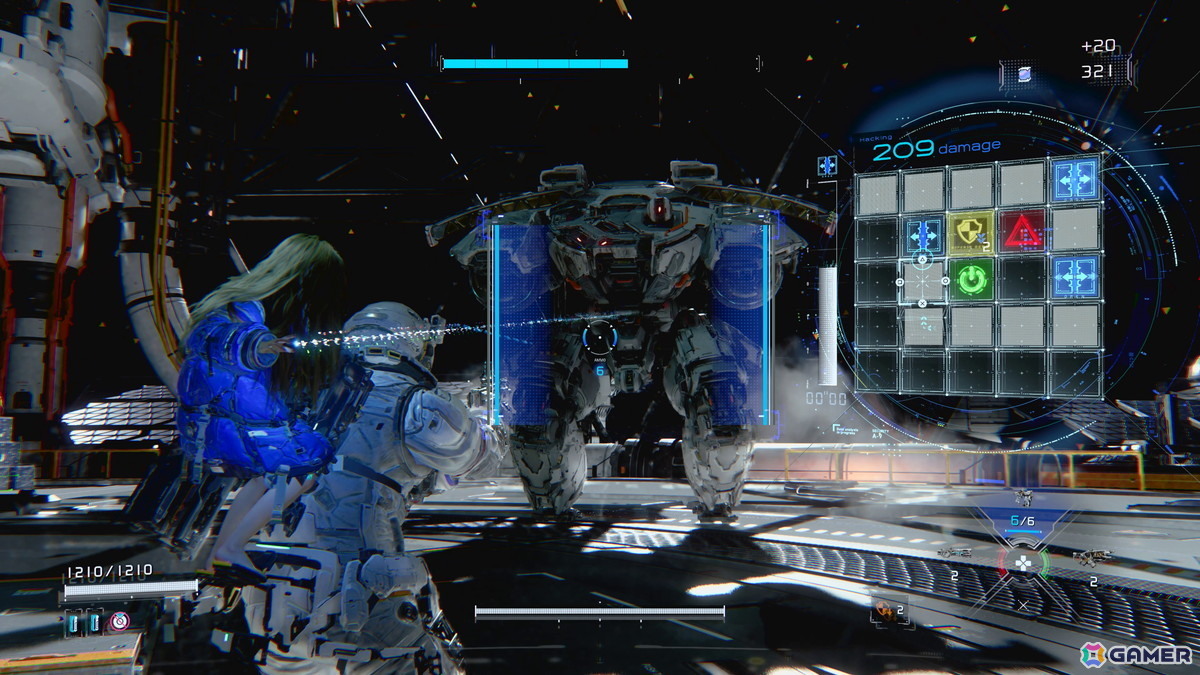Screen dimensions: 1200x675
Task: Click the hacking cursor tile with crosshair
Action: click(923, 281)
